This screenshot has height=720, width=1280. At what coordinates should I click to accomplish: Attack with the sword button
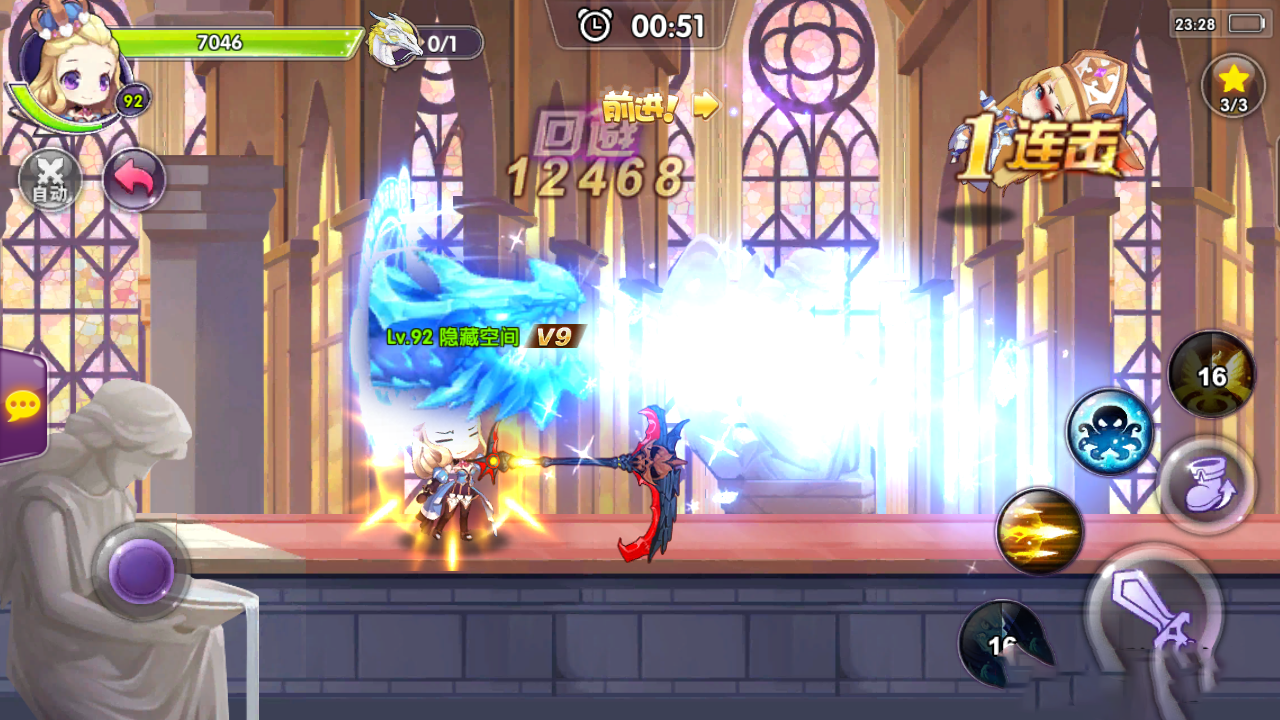(1155, 613)
